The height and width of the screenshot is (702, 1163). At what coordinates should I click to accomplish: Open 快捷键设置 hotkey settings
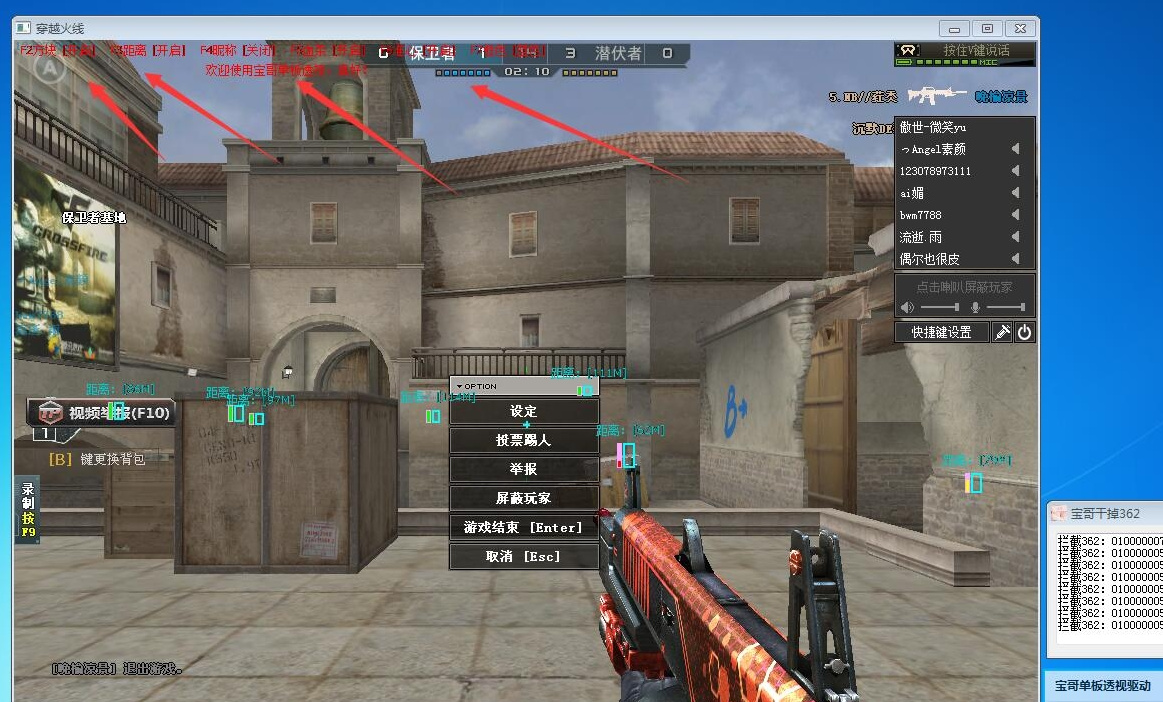[x=941, y=332]
